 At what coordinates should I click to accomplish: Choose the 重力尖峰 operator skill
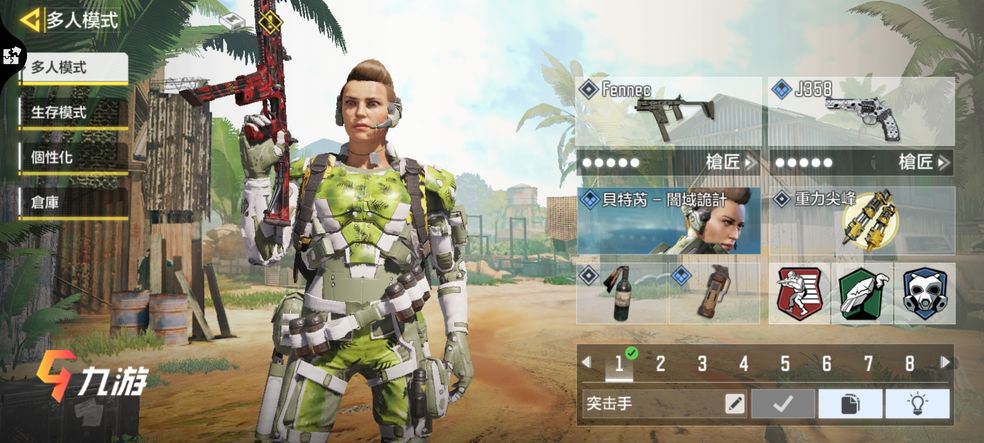[x=860, y=220]
